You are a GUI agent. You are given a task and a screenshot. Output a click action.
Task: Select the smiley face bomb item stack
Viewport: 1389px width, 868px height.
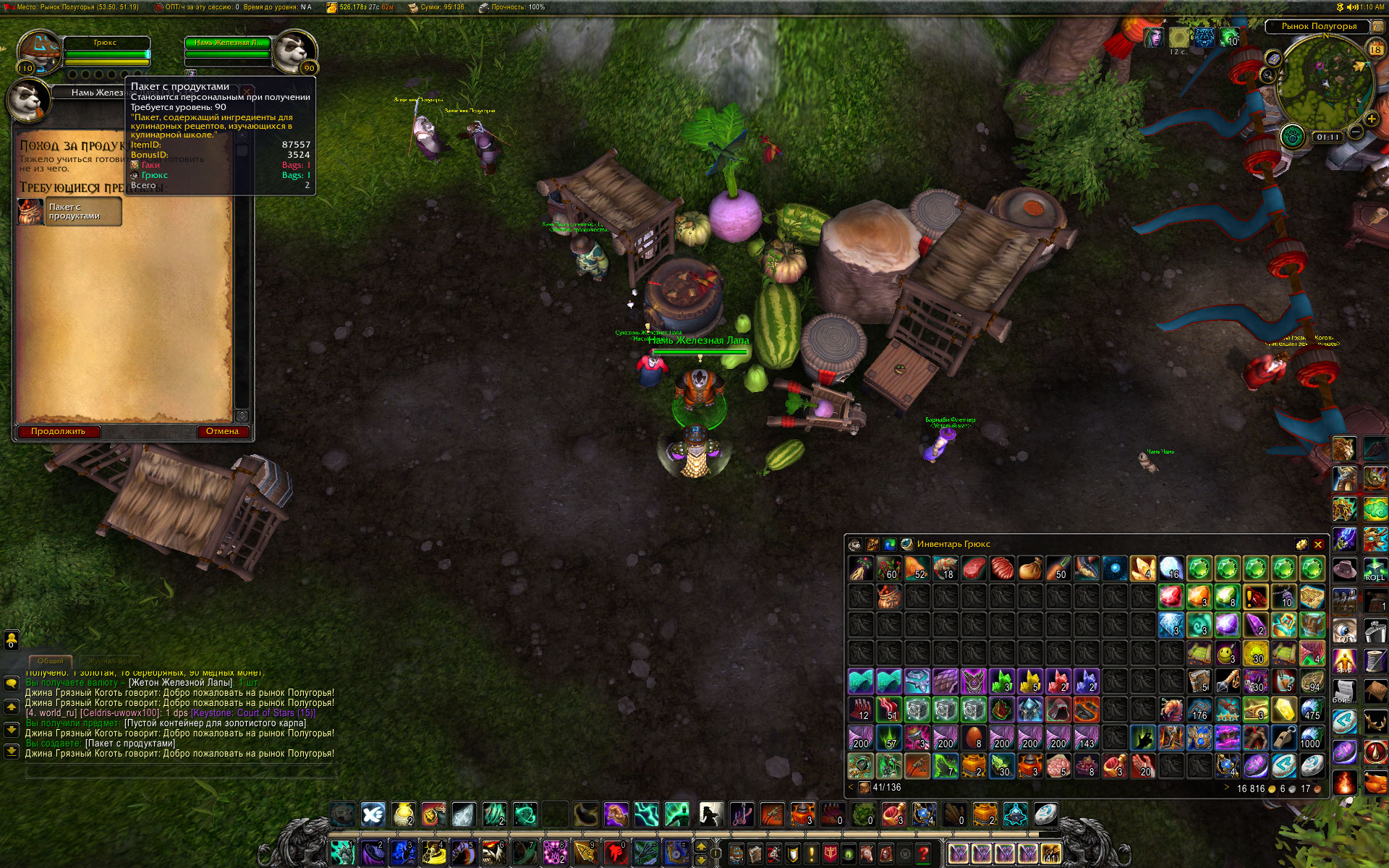(x=1226, y=653)
